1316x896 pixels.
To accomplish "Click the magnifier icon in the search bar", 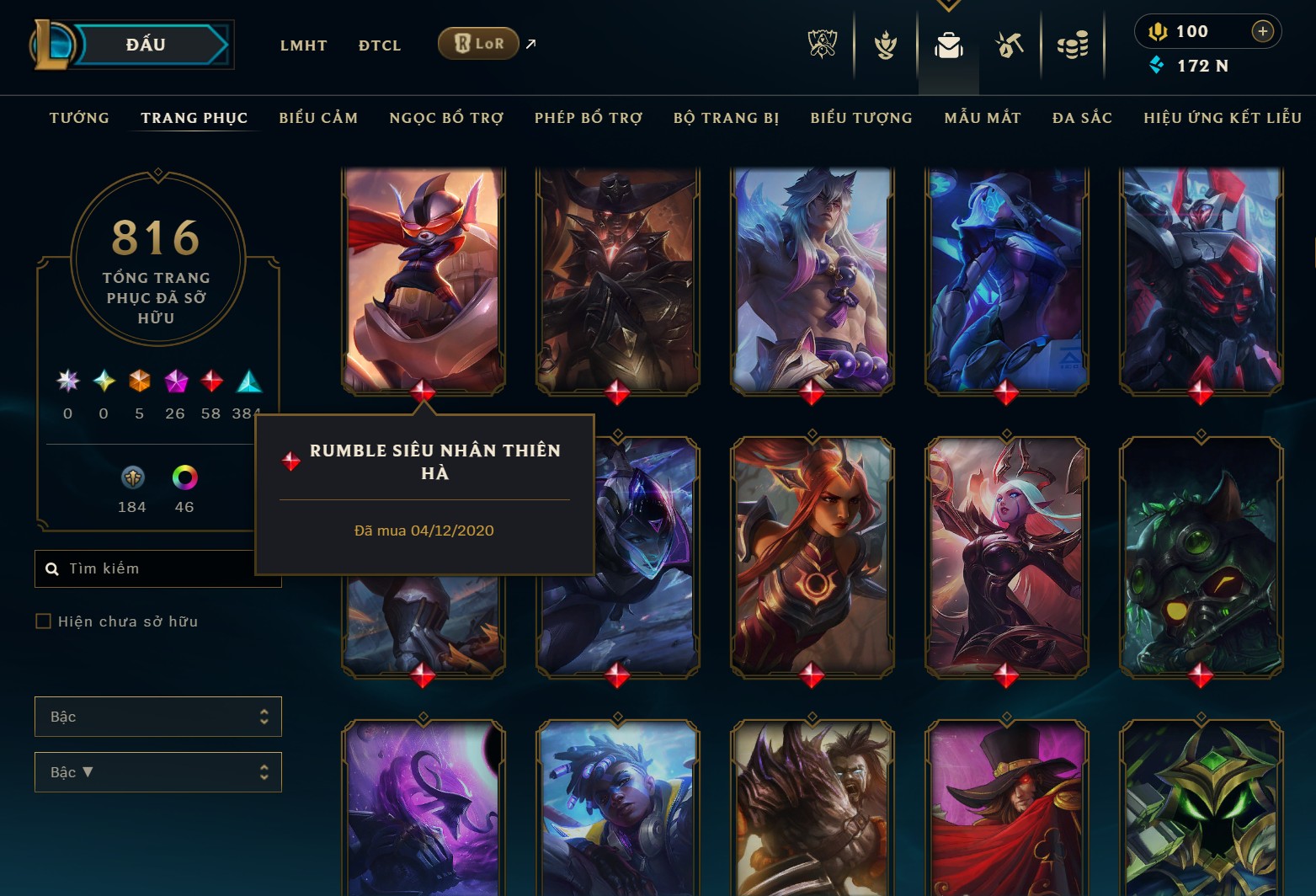I will click(x=52, y=568).
